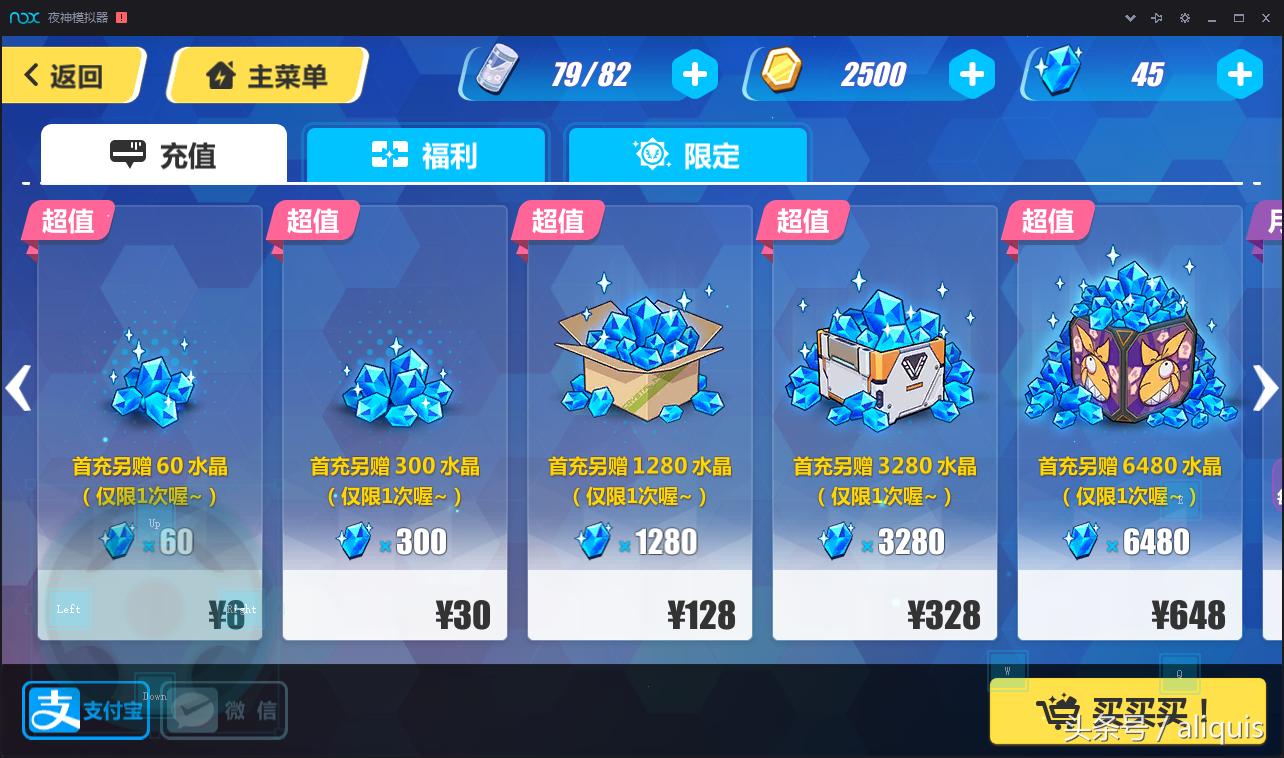Select WeChat 微信 payment method

click(222, 710)
